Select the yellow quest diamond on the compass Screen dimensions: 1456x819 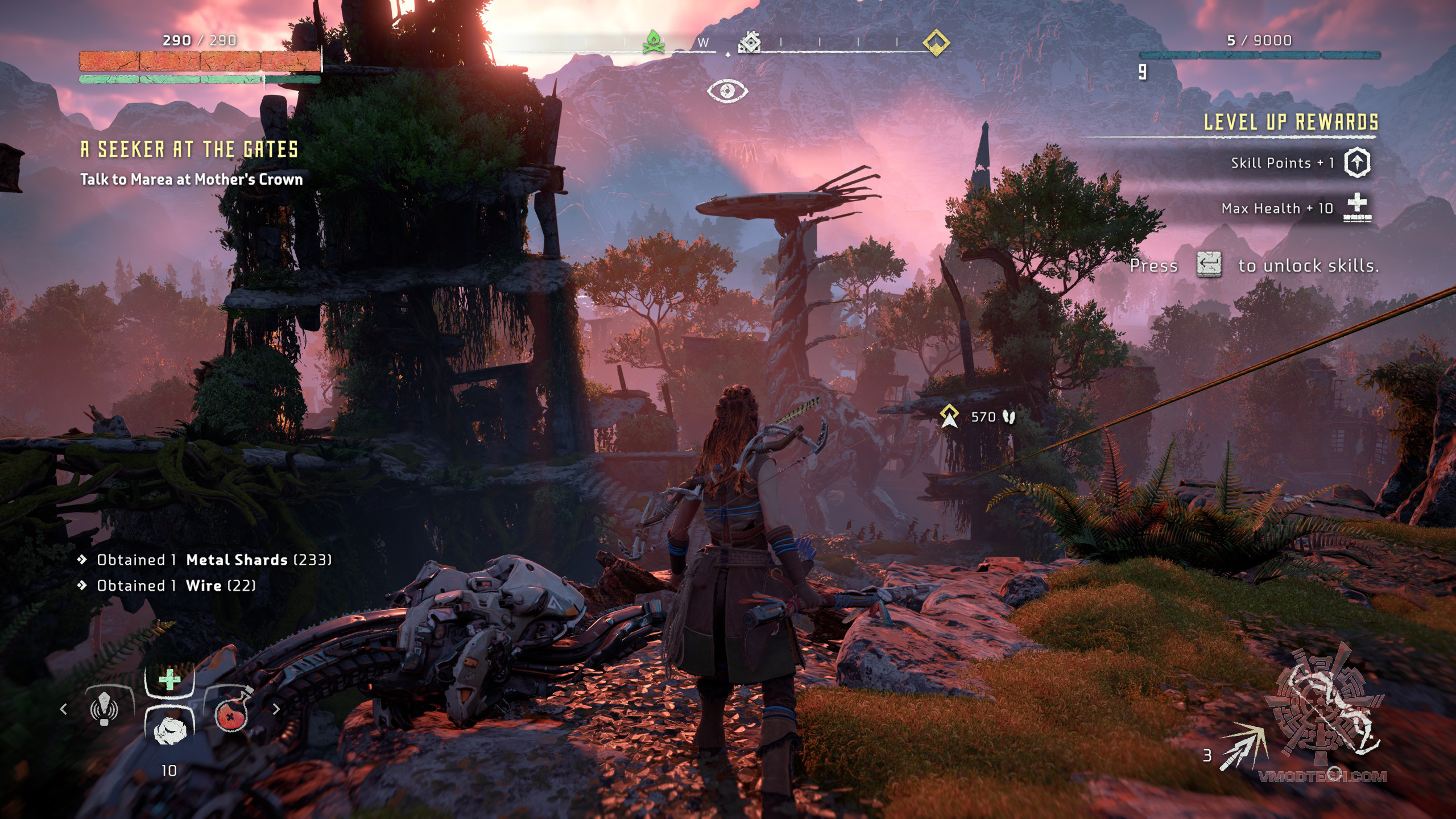pos(936,42)
